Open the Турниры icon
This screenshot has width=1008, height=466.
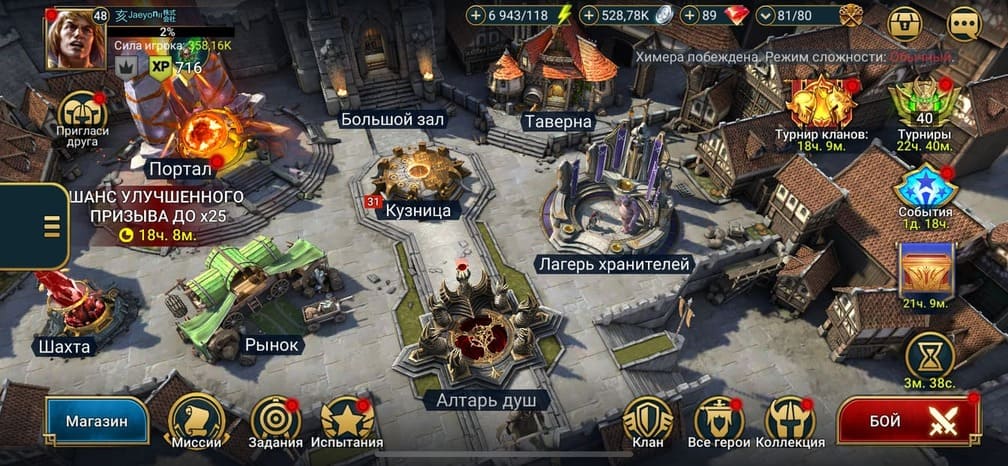(x=924, y=103)
